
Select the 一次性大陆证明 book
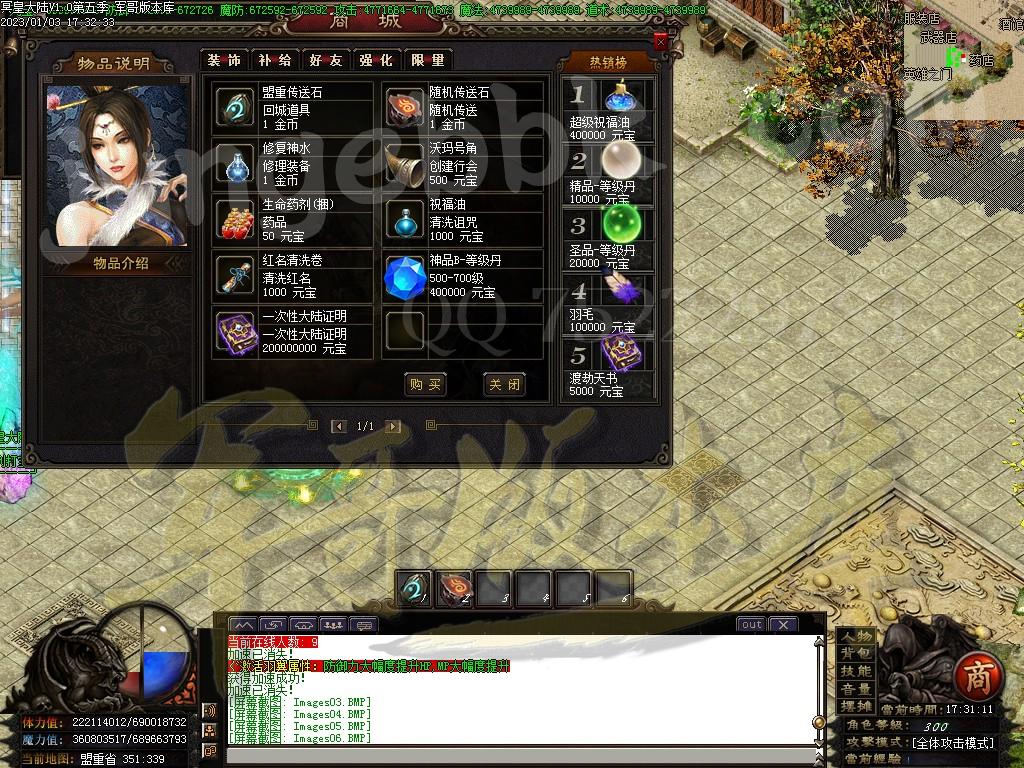coord(237,333)
